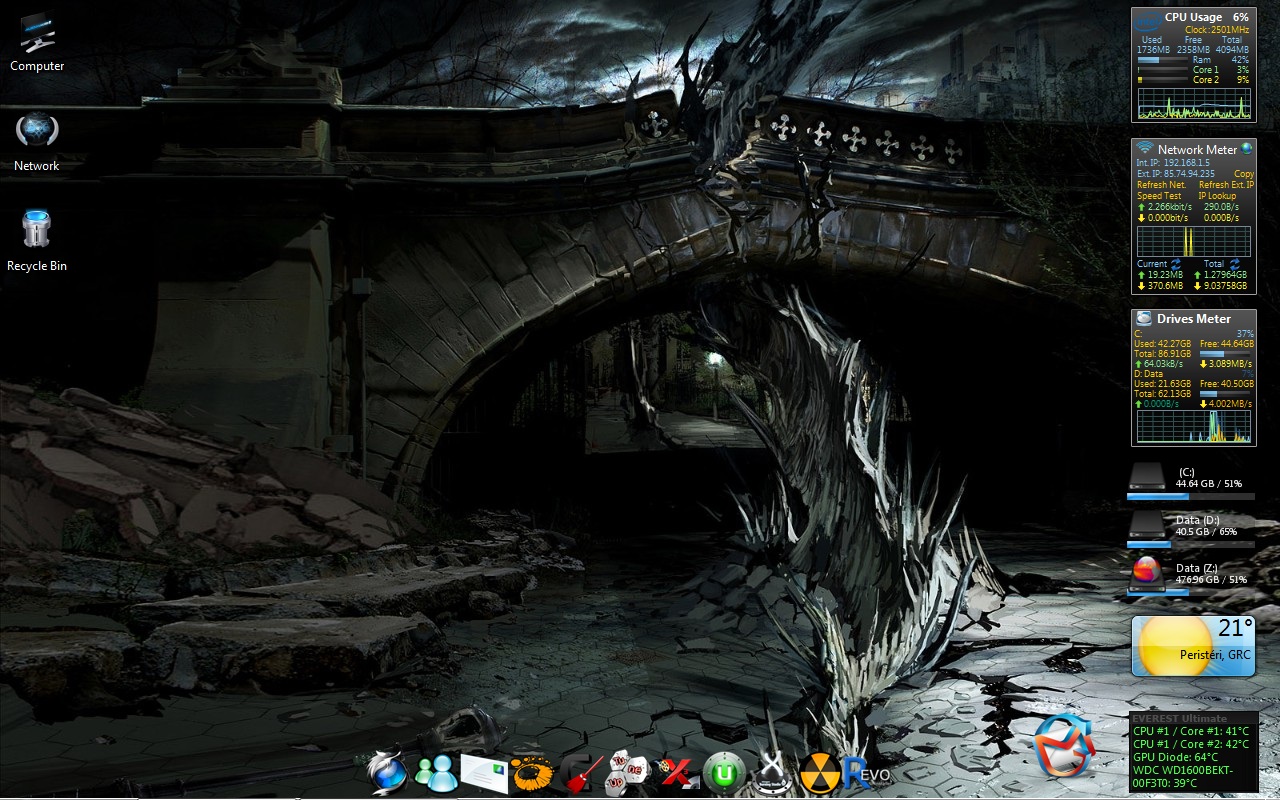Open the Peristéri weather gadget
1280x800 pixels.
[x=1192, y=646]
